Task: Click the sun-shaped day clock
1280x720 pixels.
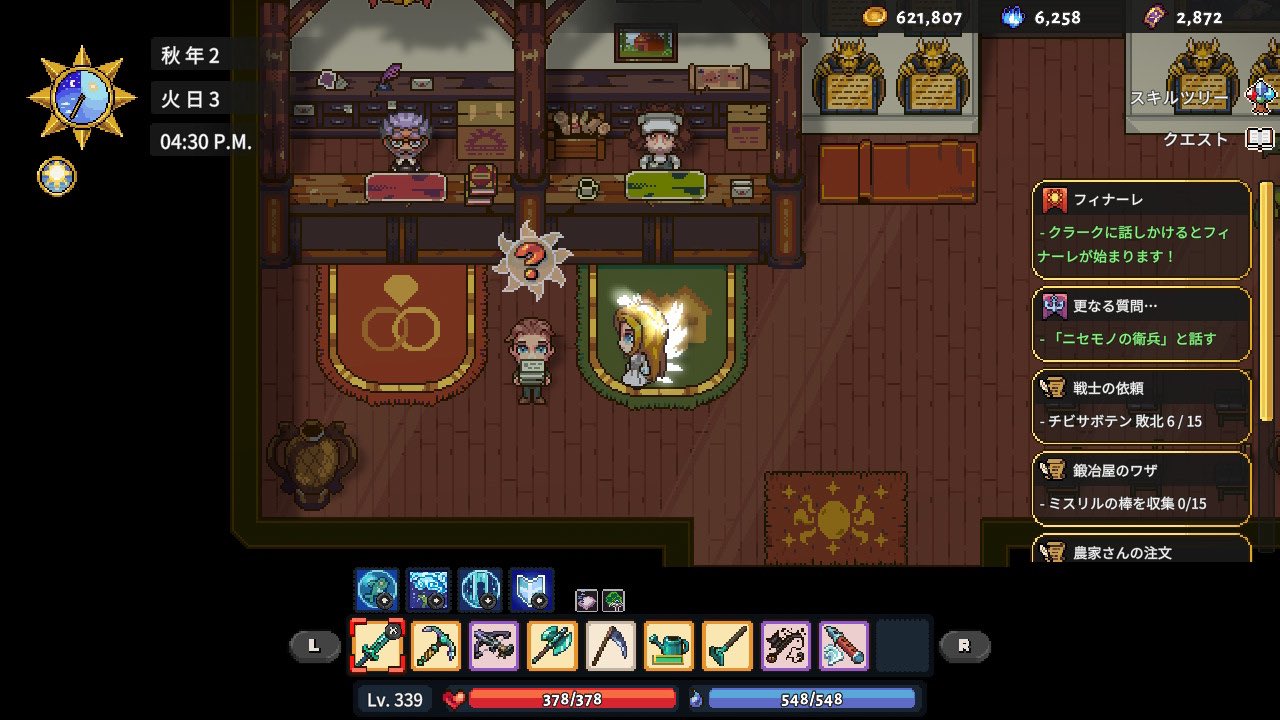Action: pyautogui.click(x=82, y=97)
